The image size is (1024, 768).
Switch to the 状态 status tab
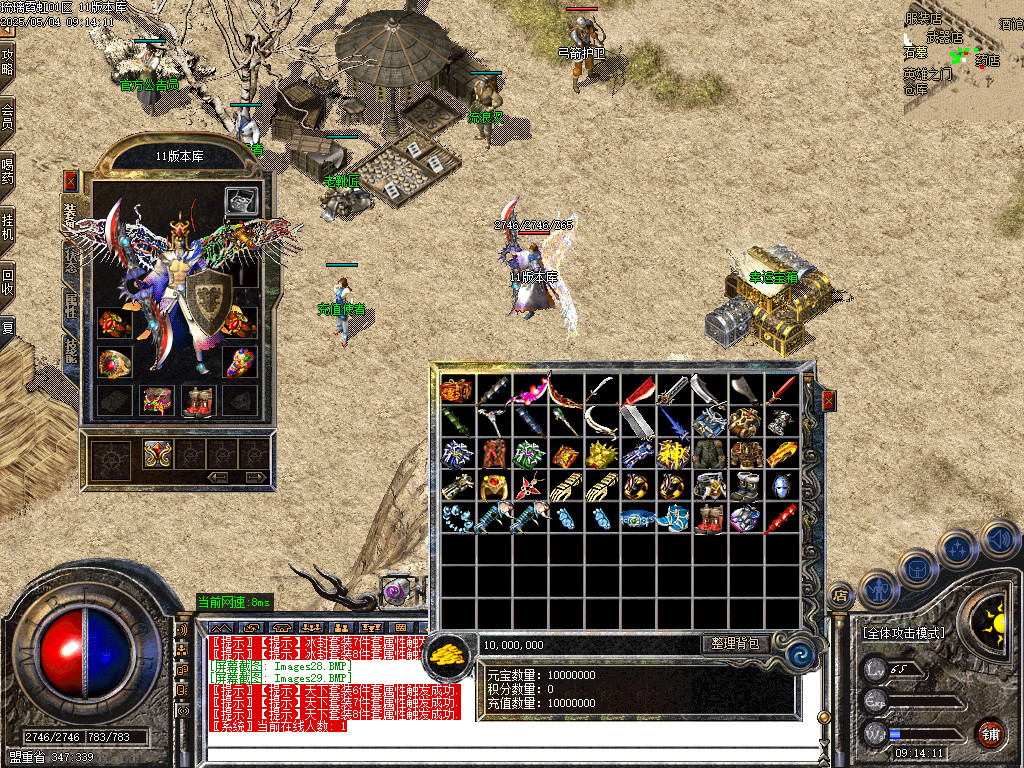(x=71, y=261)
